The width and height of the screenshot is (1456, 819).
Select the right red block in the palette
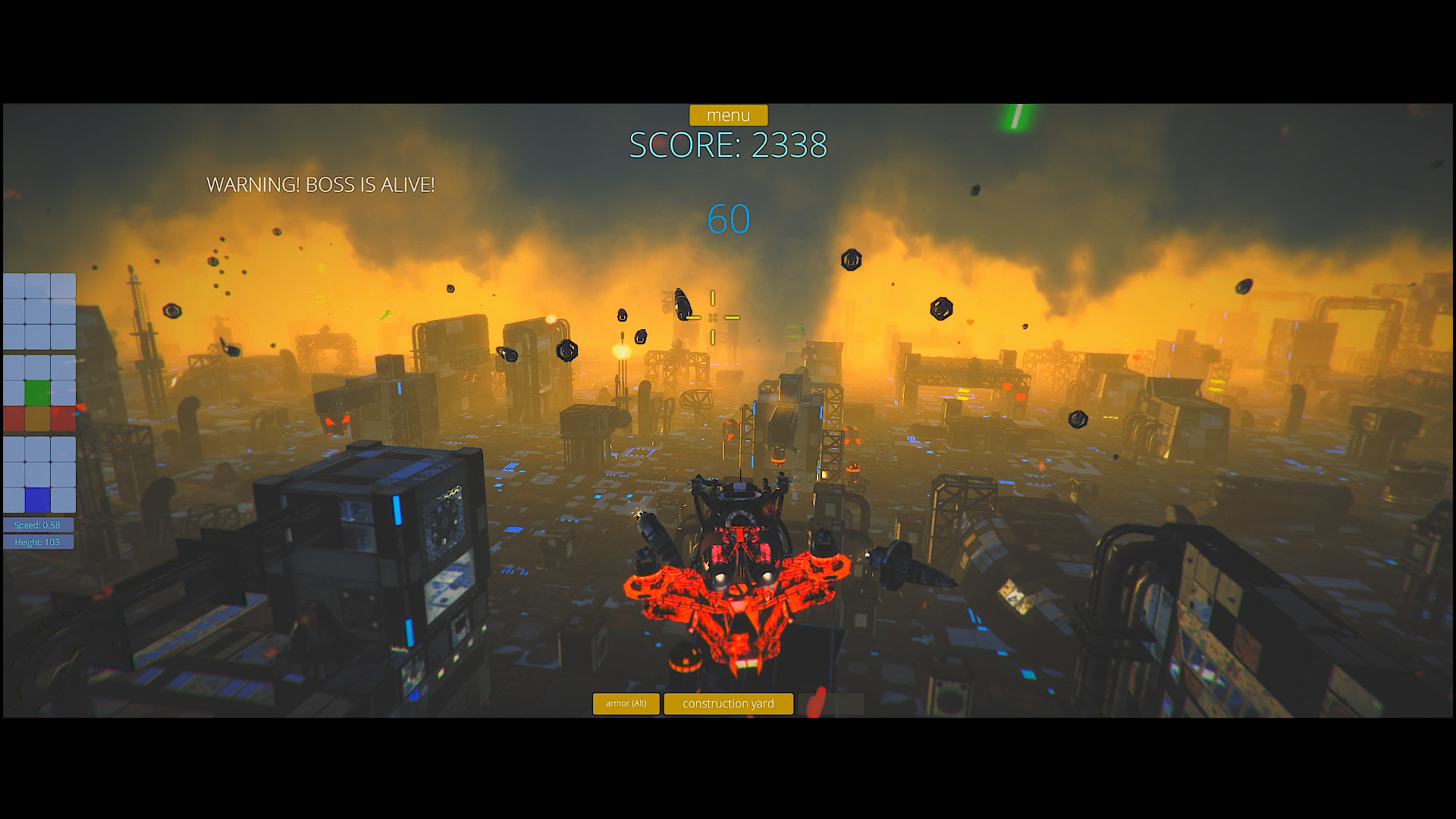coord(63,418)
